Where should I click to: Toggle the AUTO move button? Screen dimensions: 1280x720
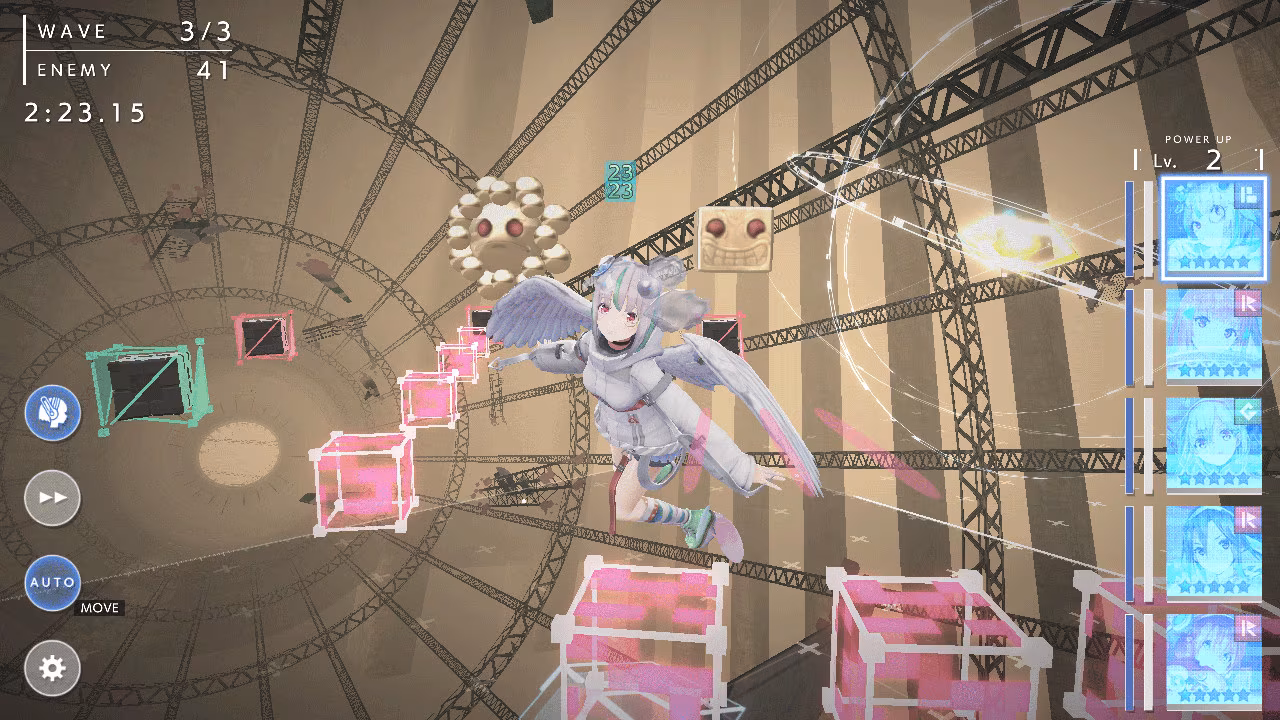[52, 582]
